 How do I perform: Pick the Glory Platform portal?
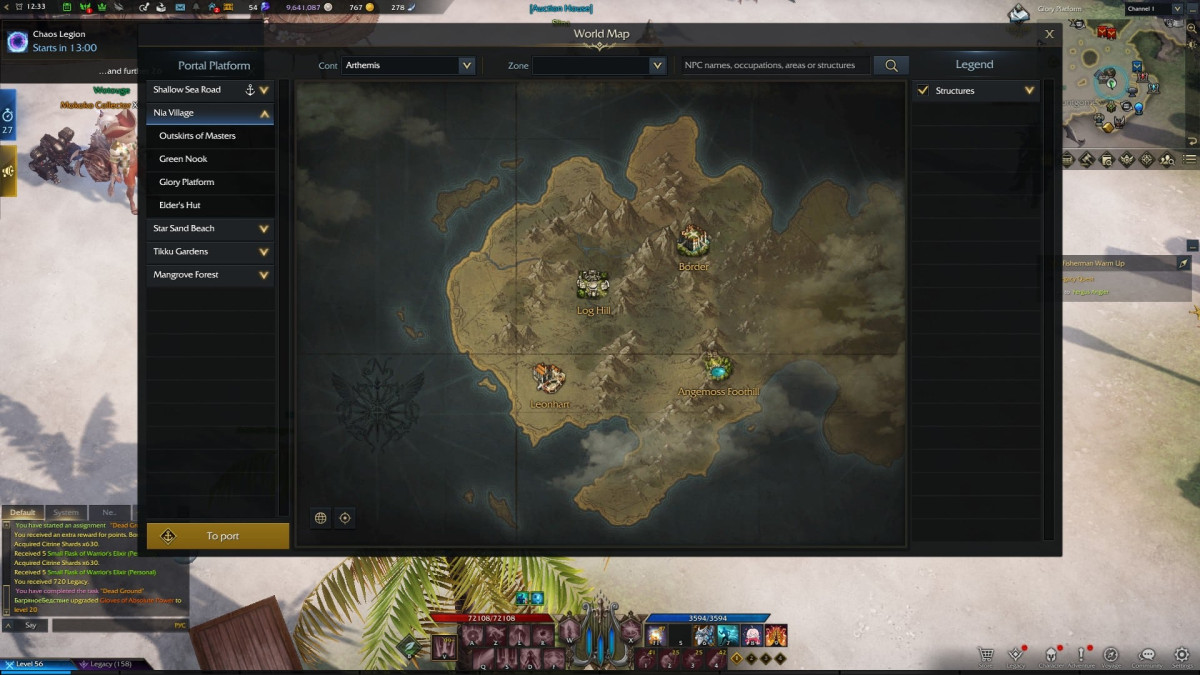click(187, 182)
